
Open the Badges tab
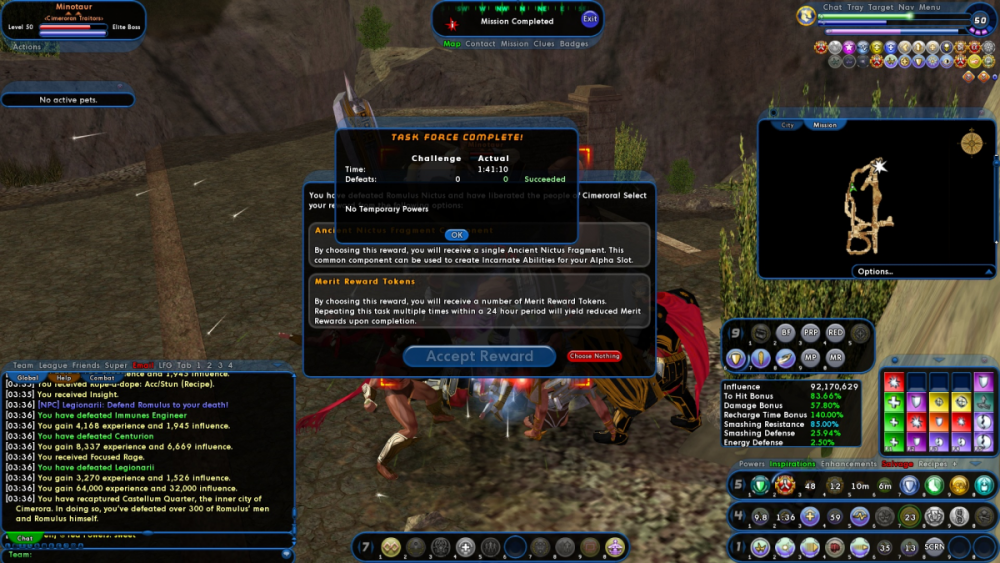pos(574,44)
